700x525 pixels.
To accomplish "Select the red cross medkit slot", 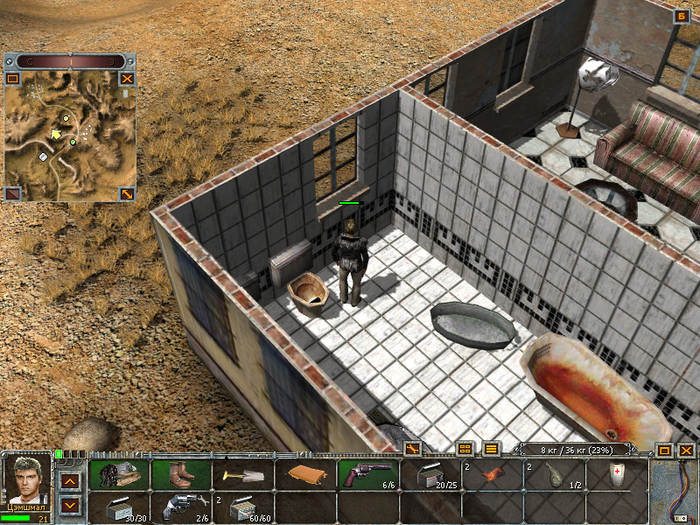I will [x=616, y=474].
